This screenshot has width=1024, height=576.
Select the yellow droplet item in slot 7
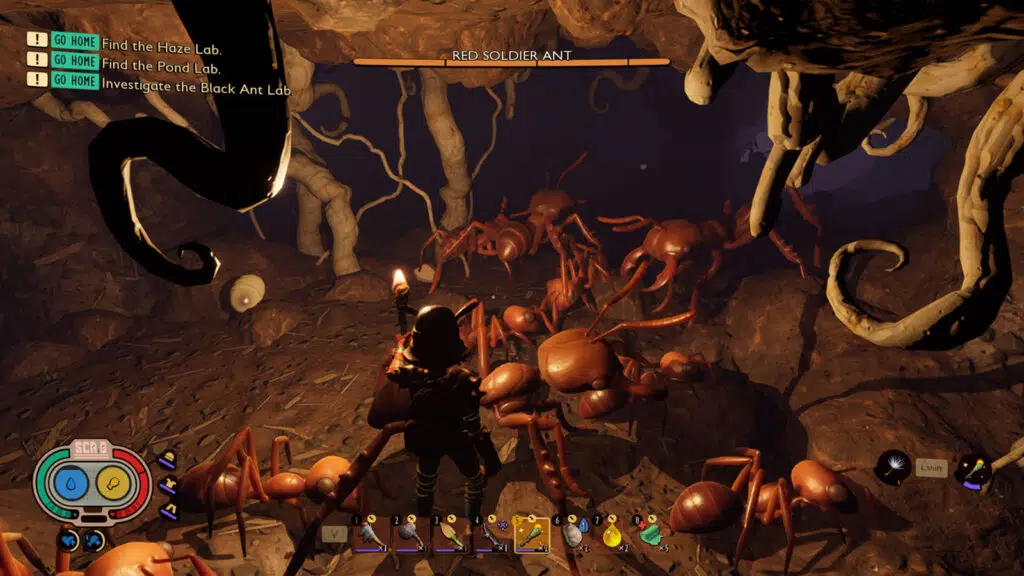coord(612,533)
